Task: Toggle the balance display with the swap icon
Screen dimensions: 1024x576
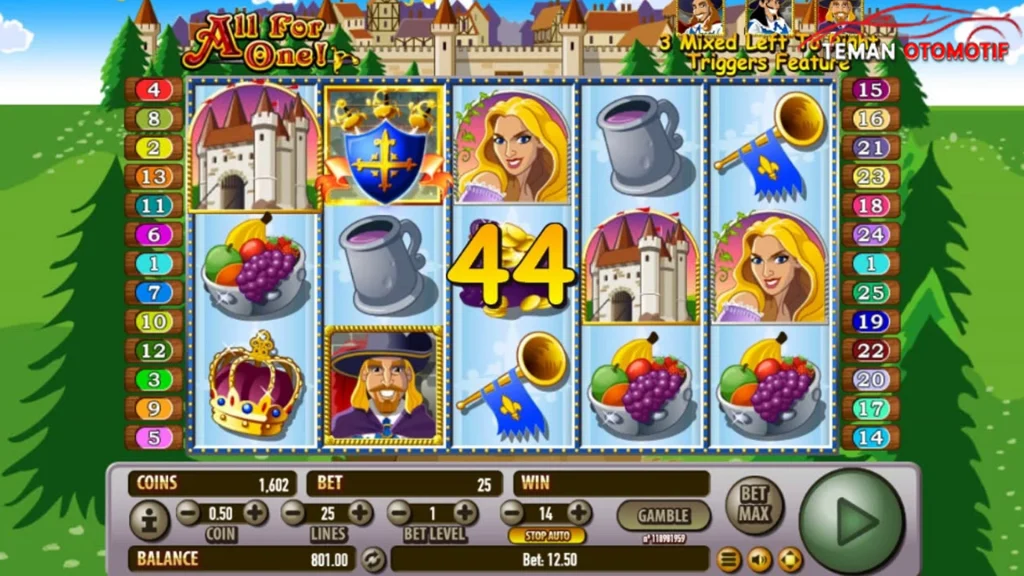Action: [372, 559]
